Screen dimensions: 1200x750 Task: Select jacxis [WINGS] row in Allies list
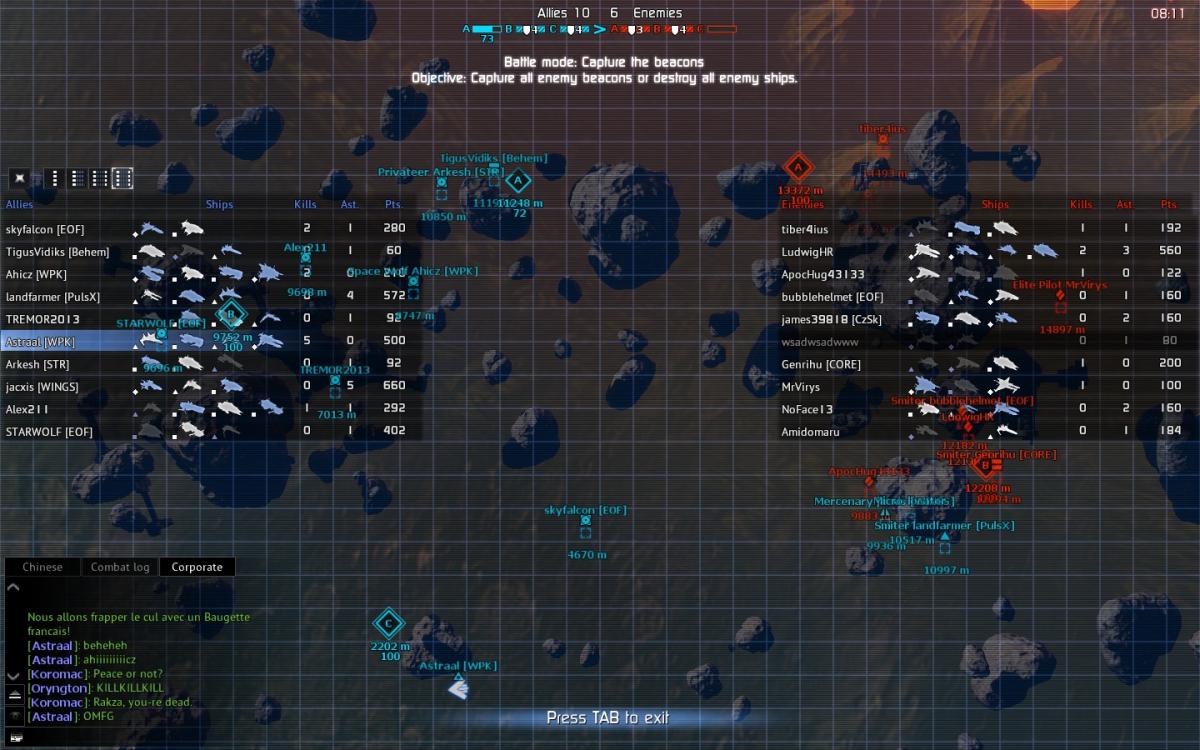point(210,386)
